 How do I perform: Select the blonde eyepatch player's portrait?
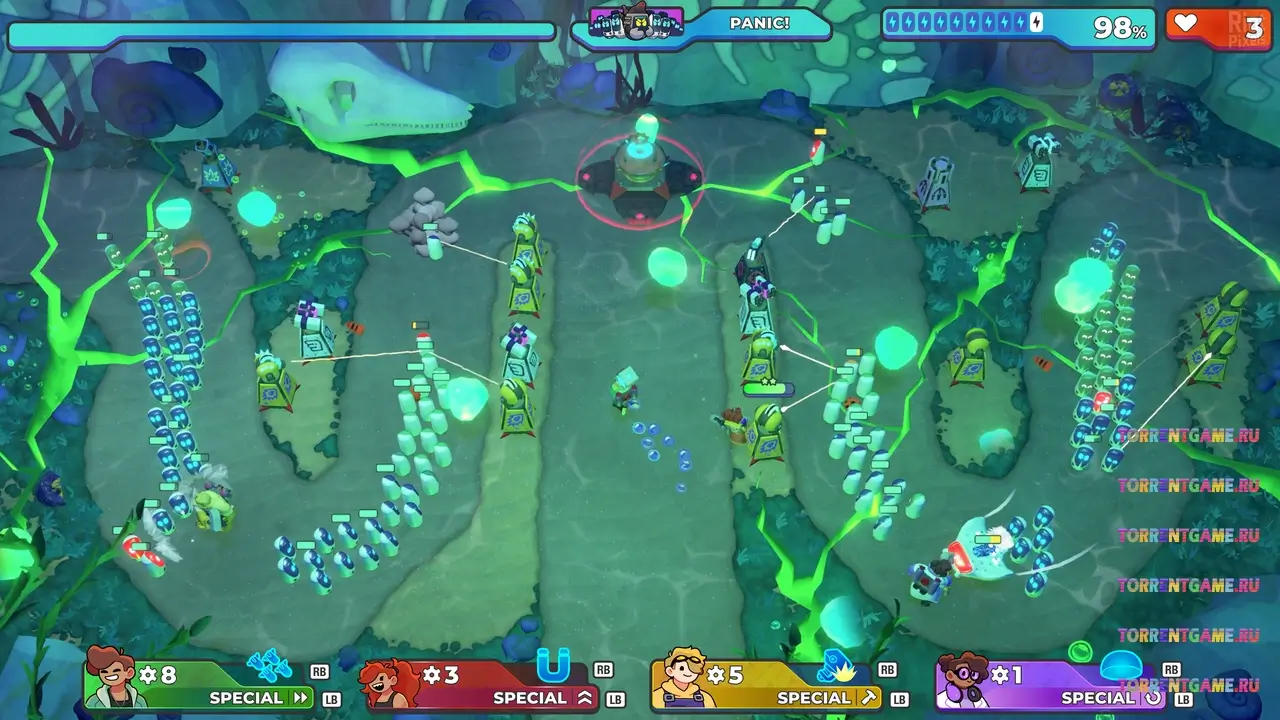click(677, 679)
